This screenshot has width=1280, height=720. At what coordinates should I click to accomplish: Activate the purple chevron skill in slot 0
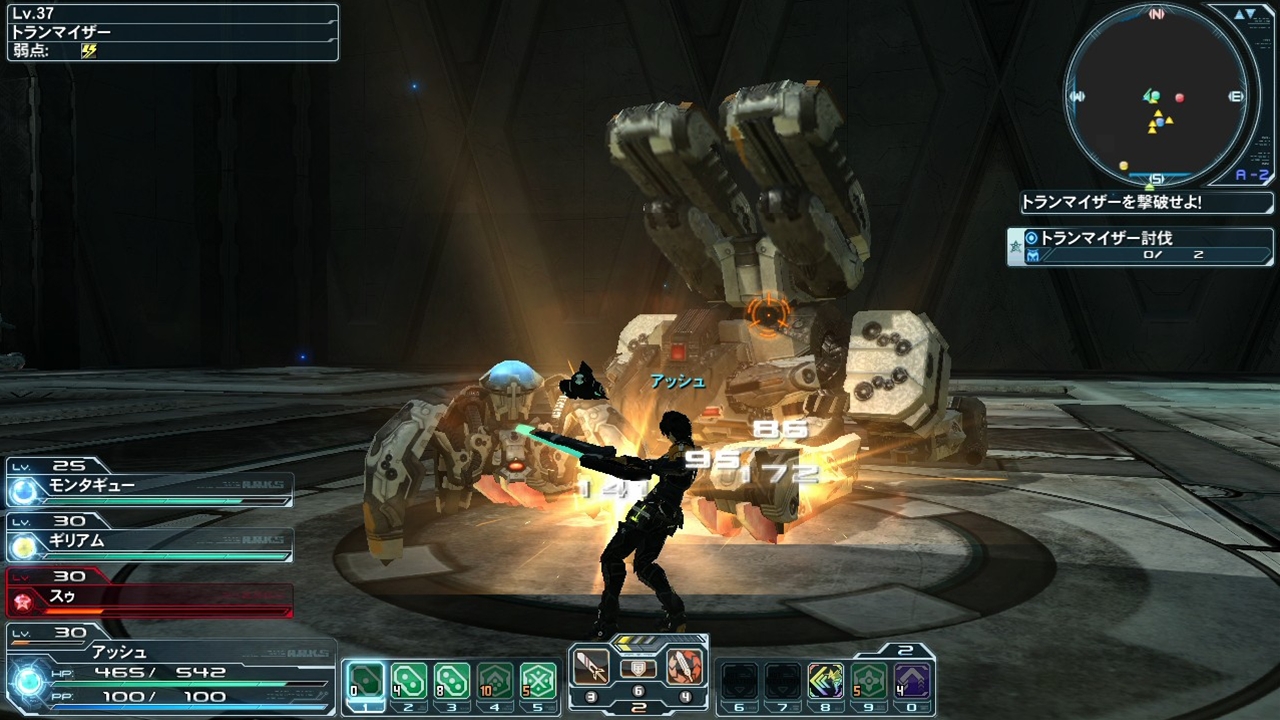912,680
